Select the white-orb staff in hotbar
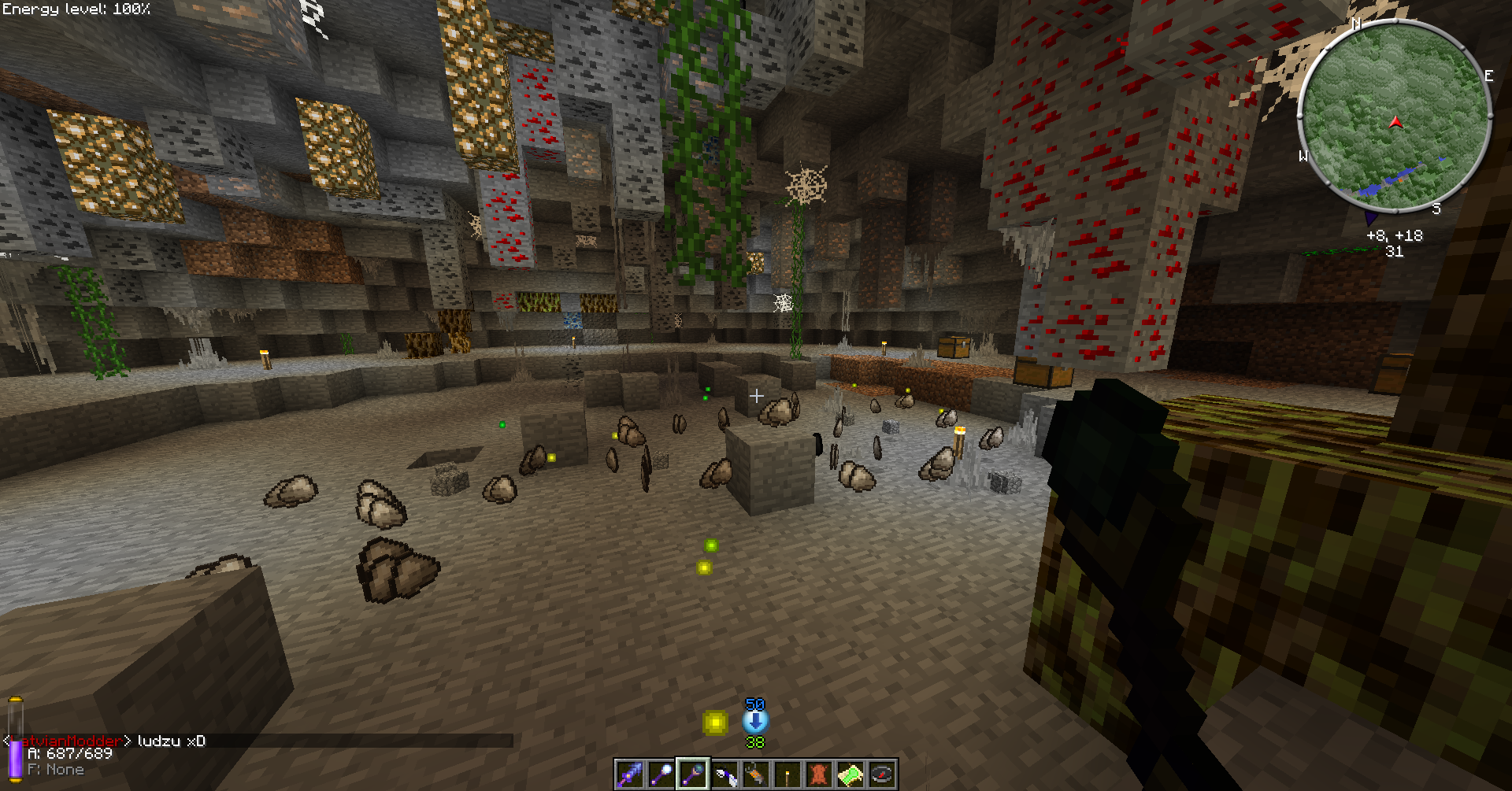The width and height of the screenshot is (1512, 791). [x=661, y=775]
